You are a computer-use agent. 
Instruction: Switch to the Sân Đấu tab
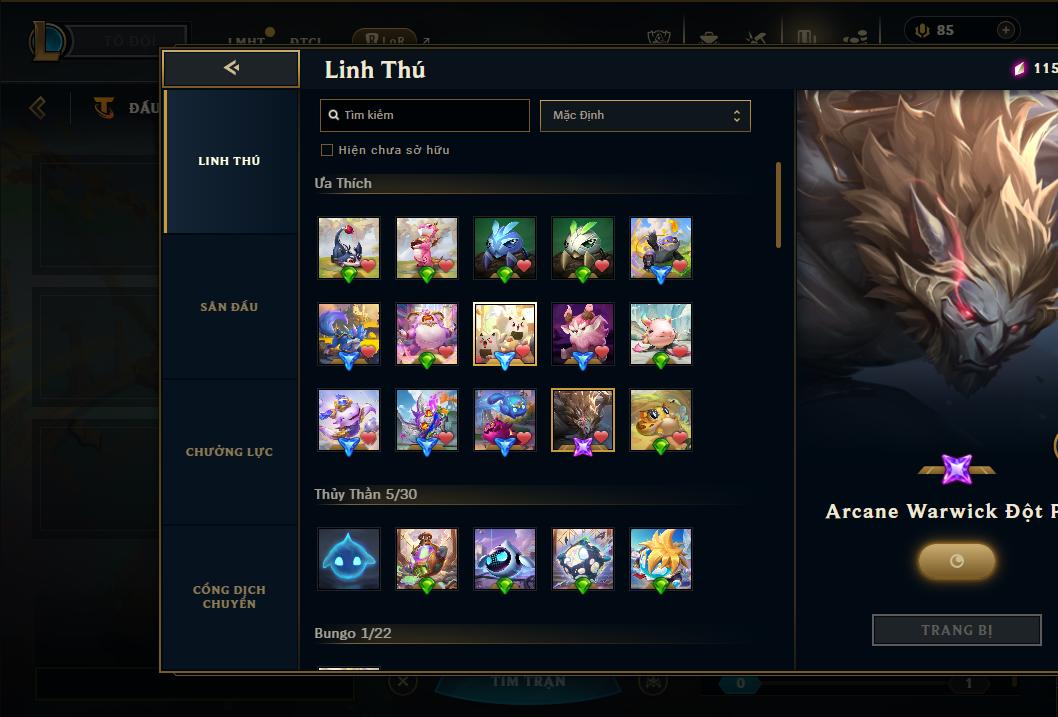(x=229, y=307)
